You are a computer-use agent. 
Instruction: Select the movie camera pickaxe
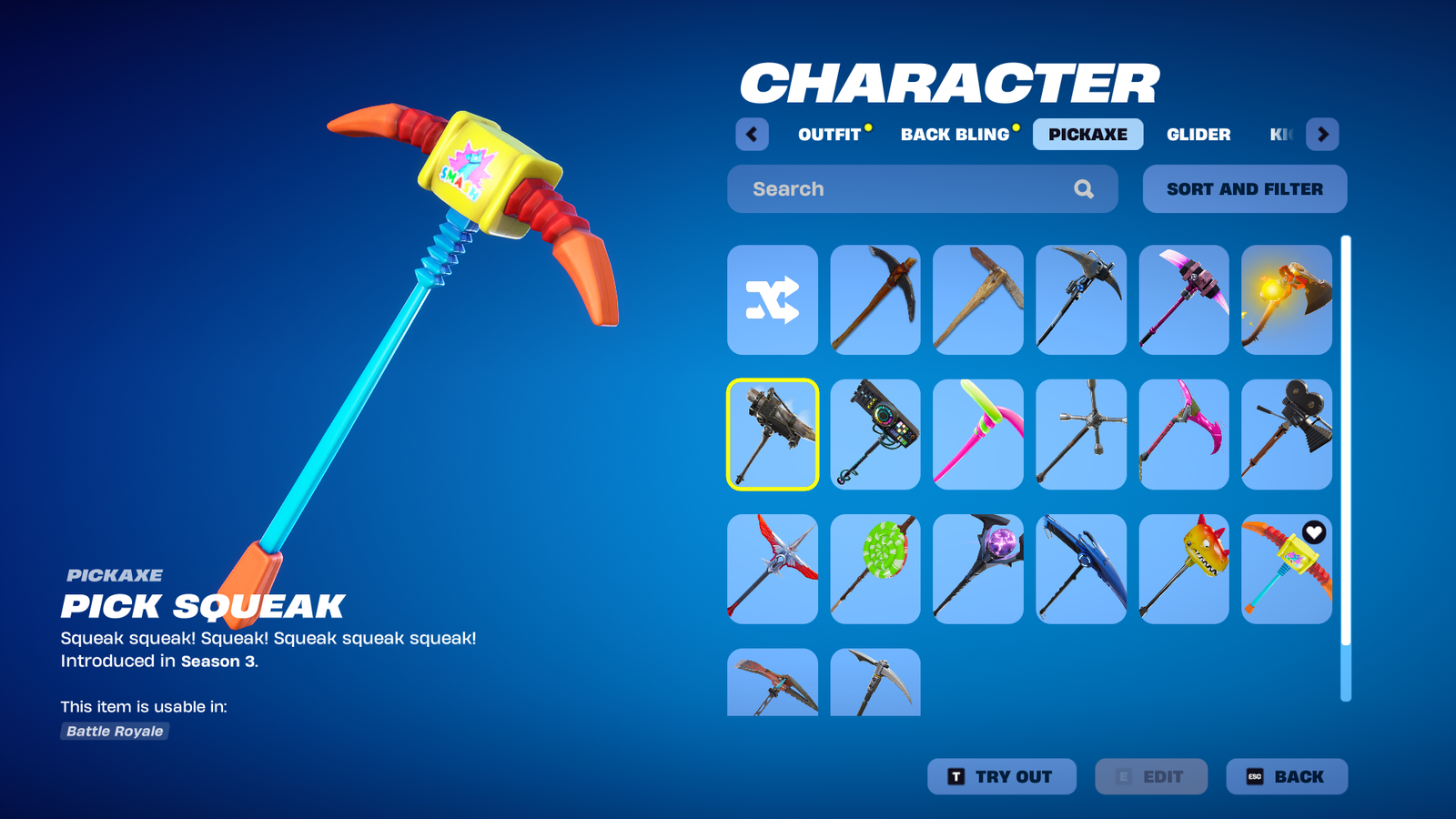point(1286,434)
